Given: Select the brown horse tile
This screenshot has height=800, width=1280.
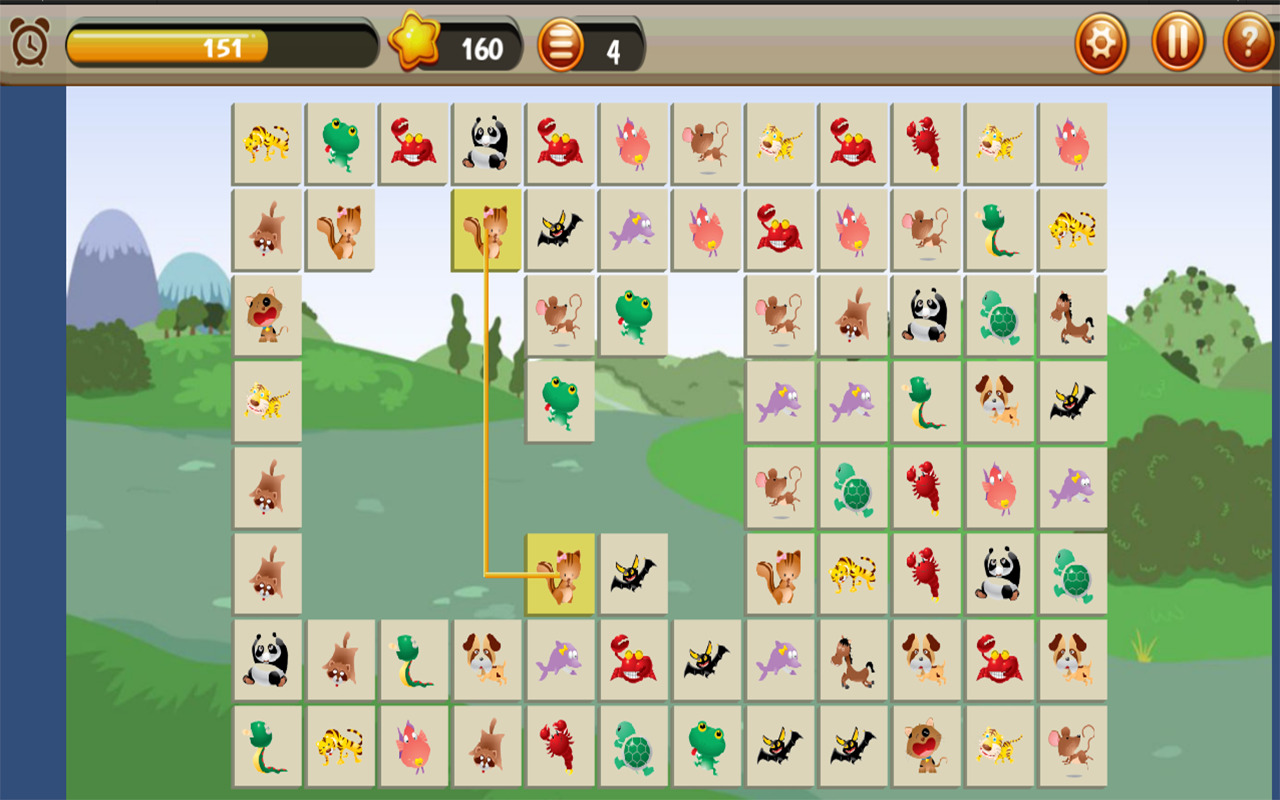Looking at the screenshot, I should 1073,315.
